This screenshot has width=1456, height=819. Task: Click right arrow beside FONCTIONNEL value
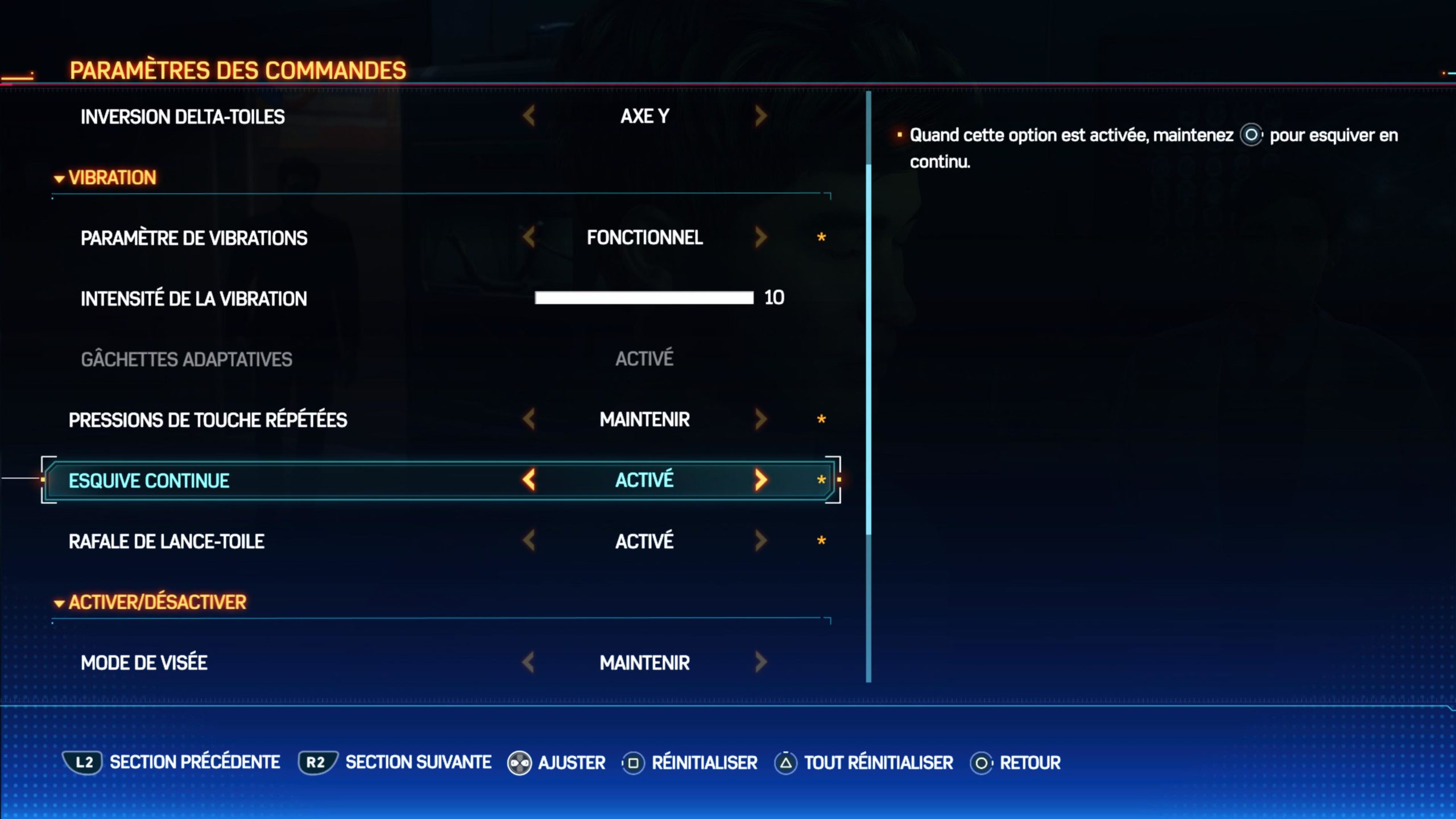(761, 237)
